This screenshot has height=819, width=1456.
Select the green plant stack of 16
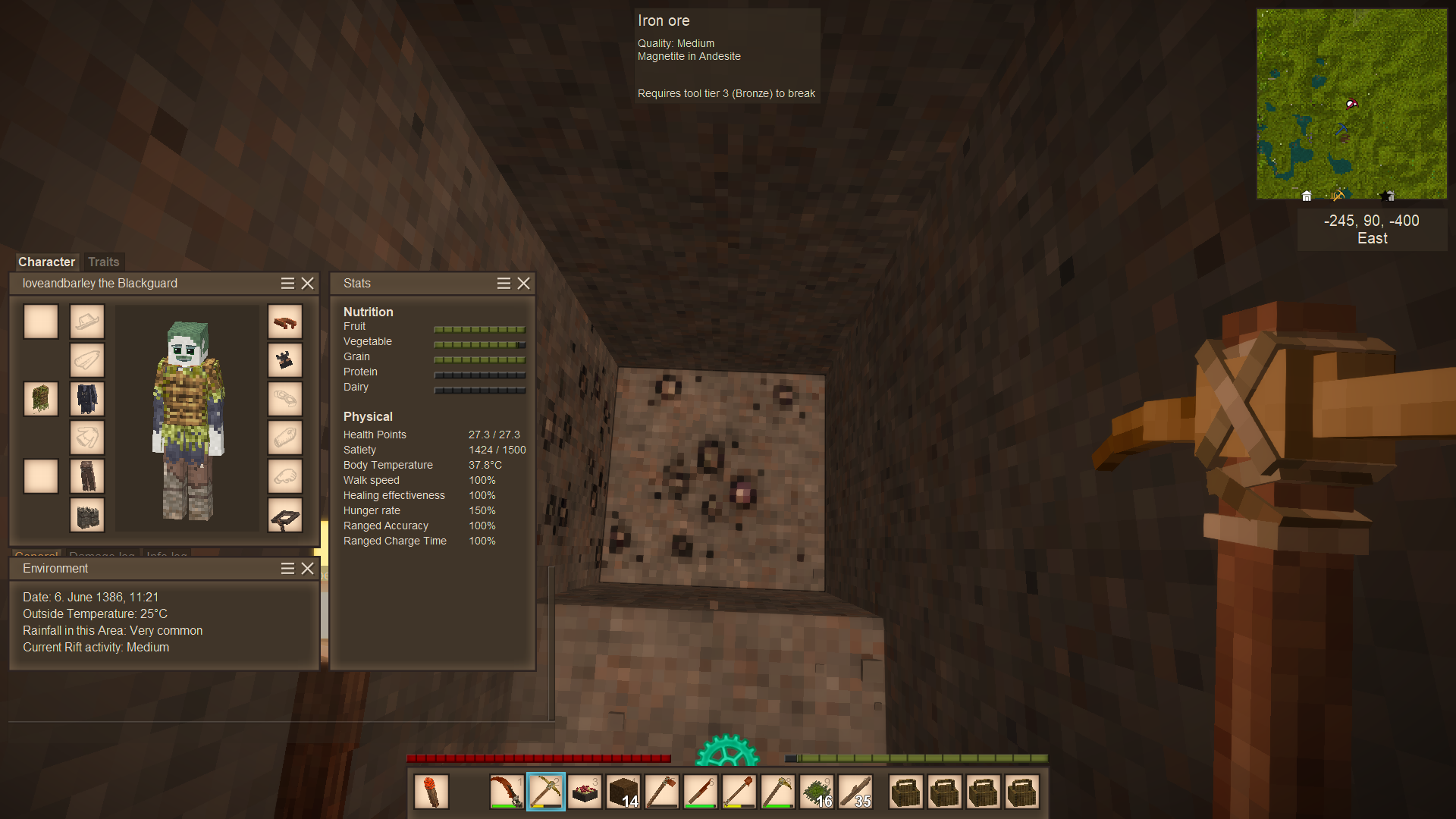pyautogui.click(x=817, y=792)
